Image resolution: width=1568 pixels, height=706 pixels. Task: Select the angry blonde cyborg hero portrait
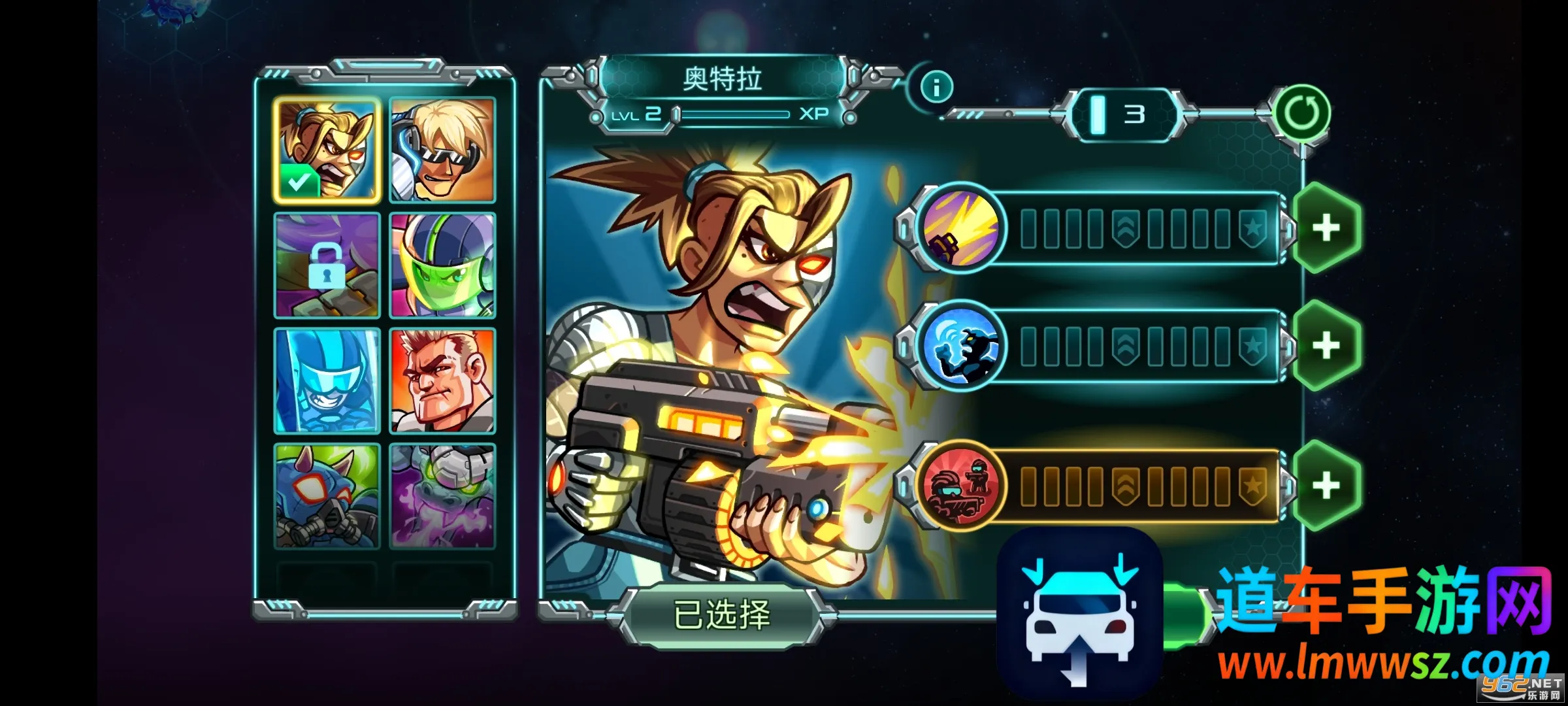pyautogui.click(x=327, y=150)
